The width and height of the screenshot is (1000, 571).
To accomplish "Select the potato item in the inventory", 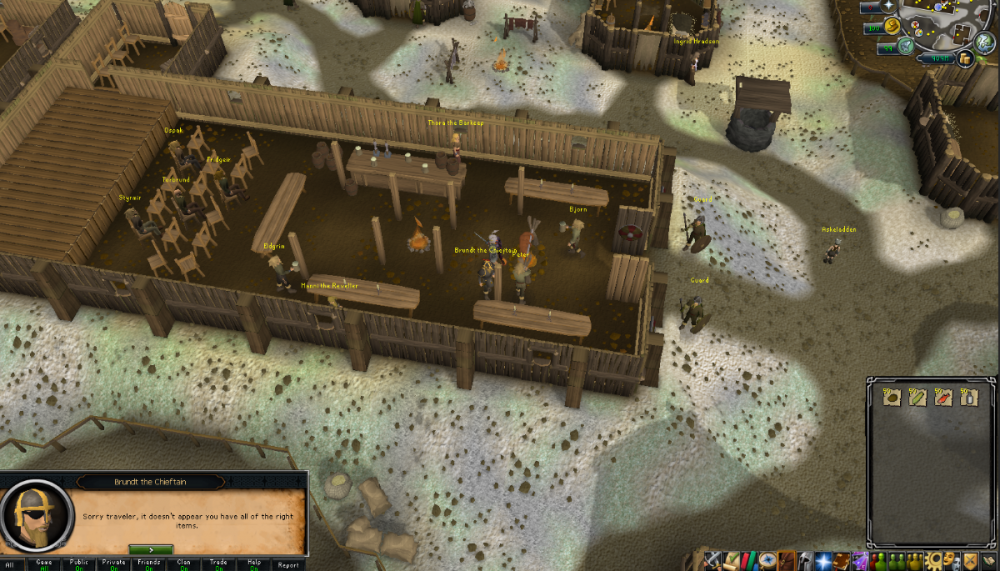I will point(893,397).
